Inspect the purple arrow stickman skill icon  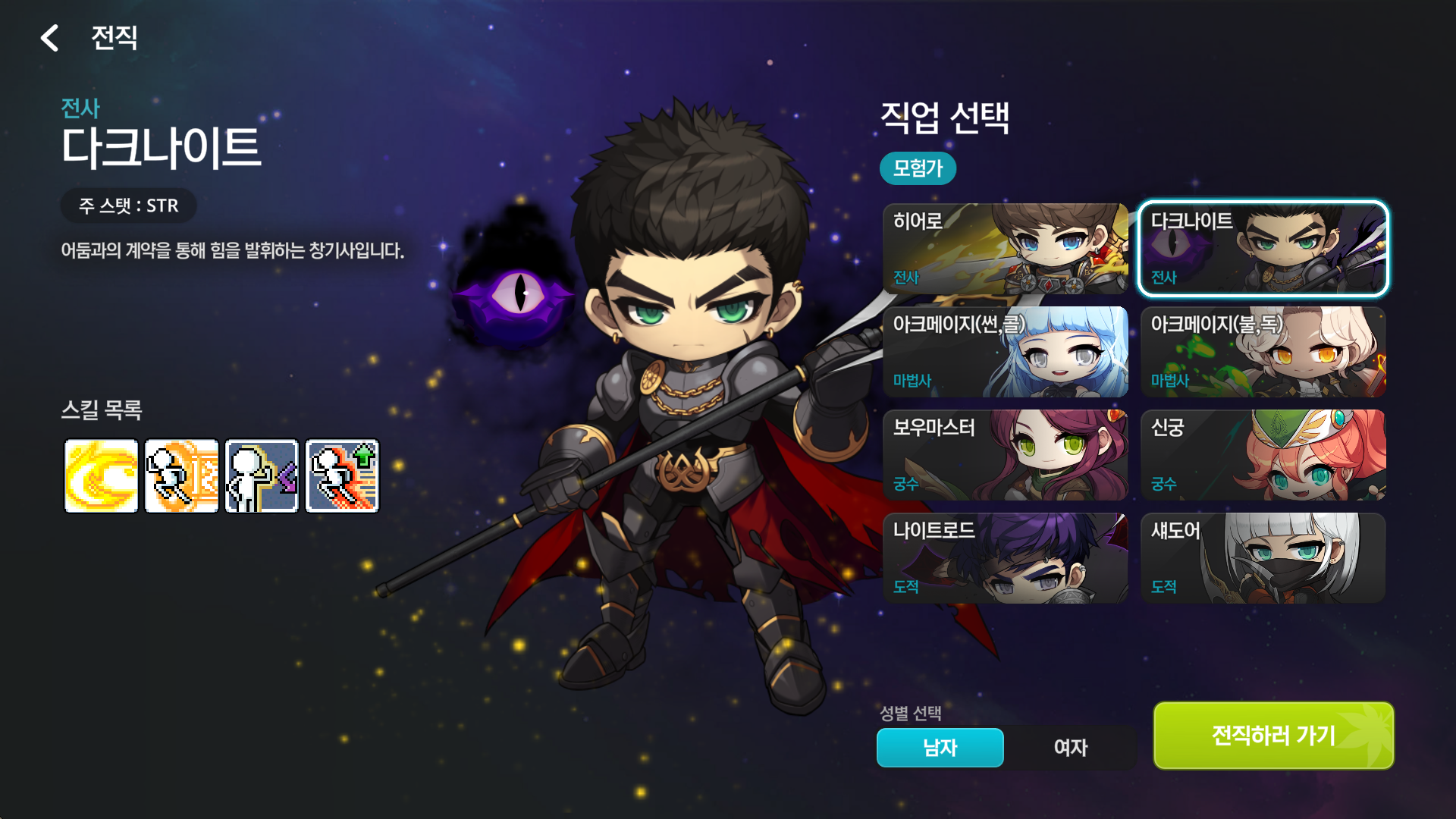click(x=262, y=476)
